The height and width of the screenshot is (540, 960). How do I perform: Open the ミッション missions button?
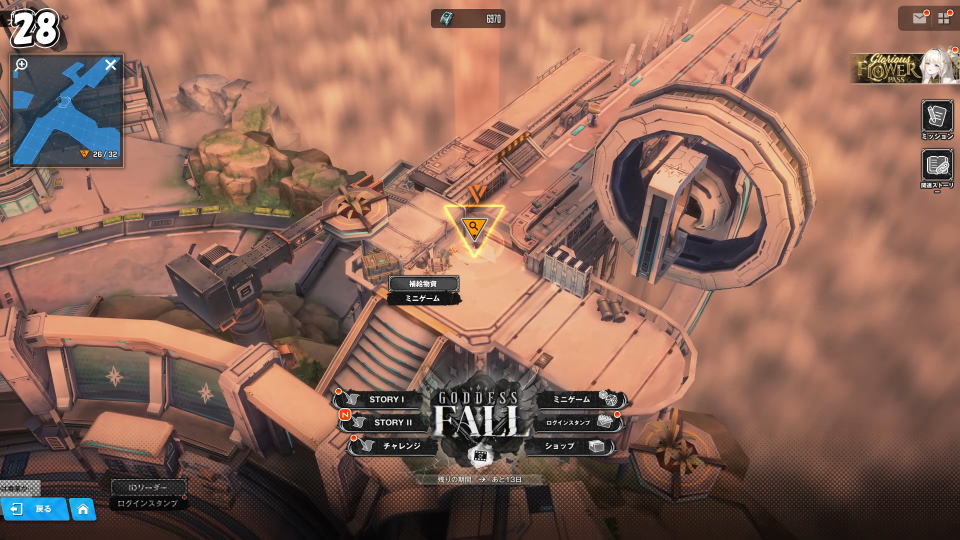(937, 120)
